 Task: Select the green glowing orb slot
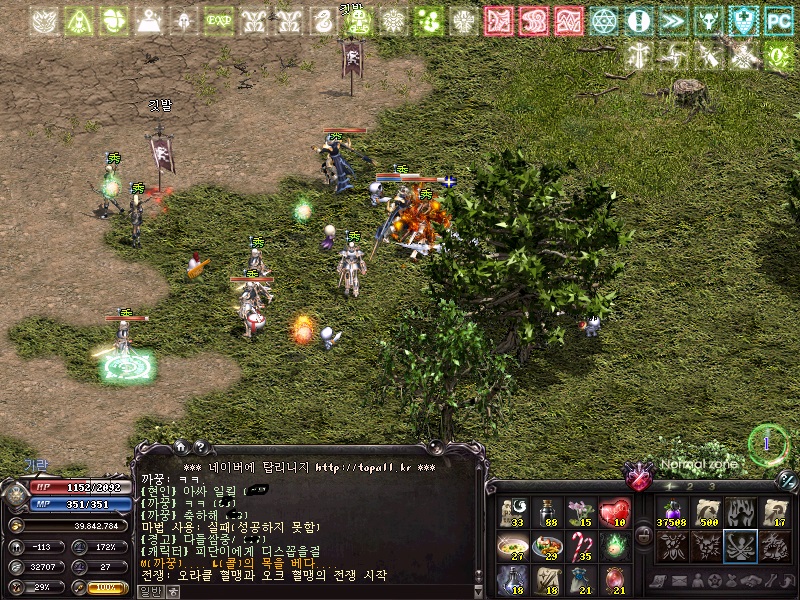[x=614, y=546]
